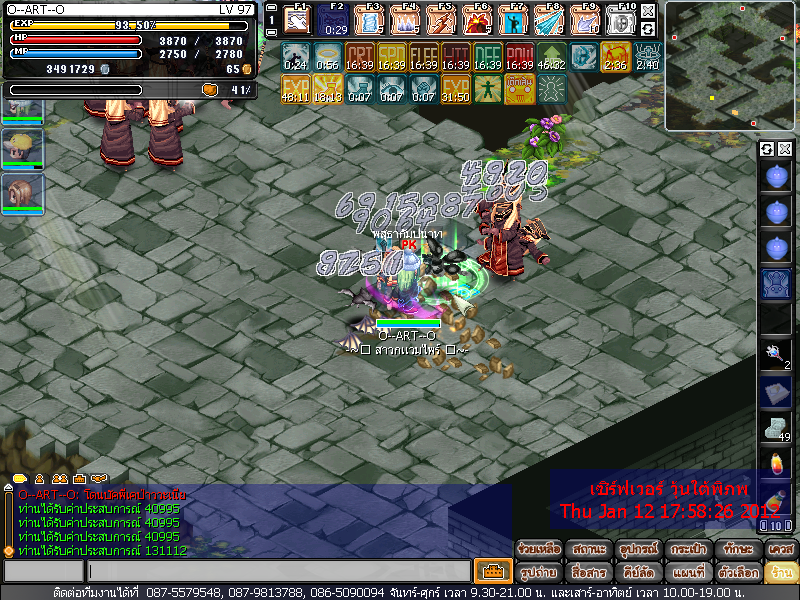
Task: Open the ช่วยเหลือ help menu
Action: (x=540, y=549)
